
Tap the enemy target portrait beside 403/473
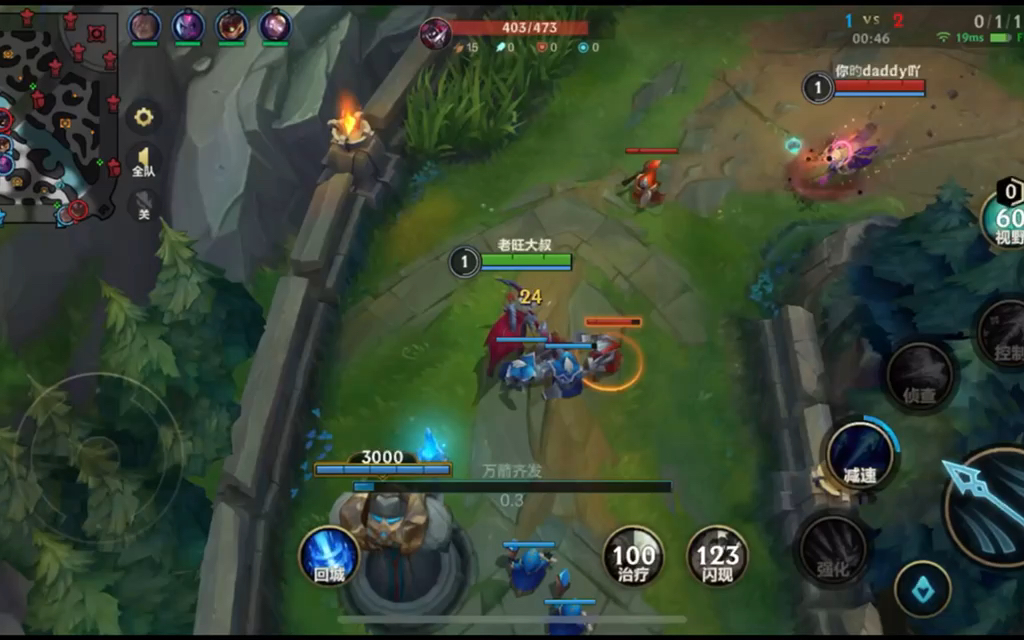(x=435, y=33)
